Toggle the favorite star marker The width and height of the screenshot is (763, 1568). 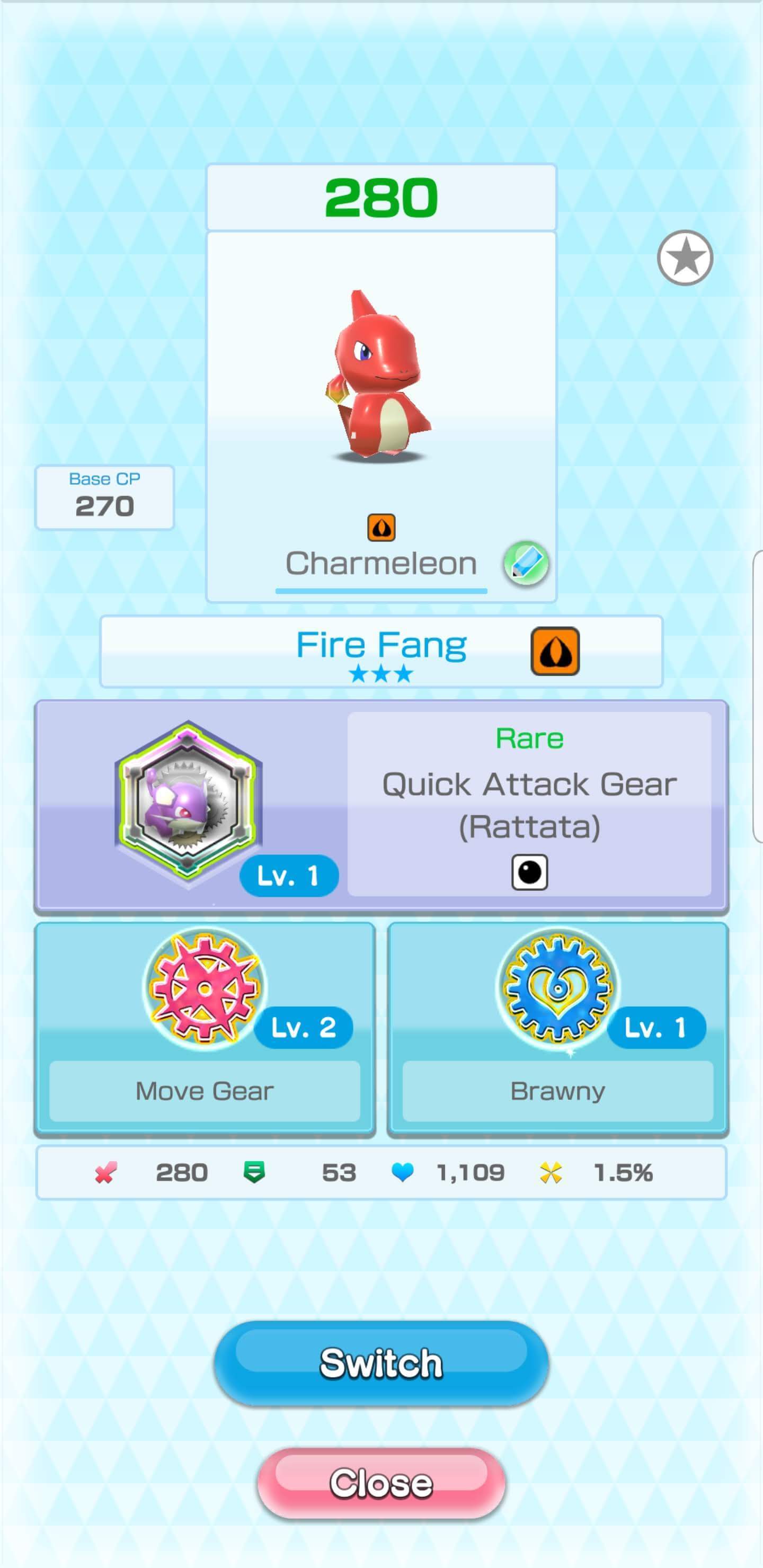pyautogui.click(x=685, y=257)
